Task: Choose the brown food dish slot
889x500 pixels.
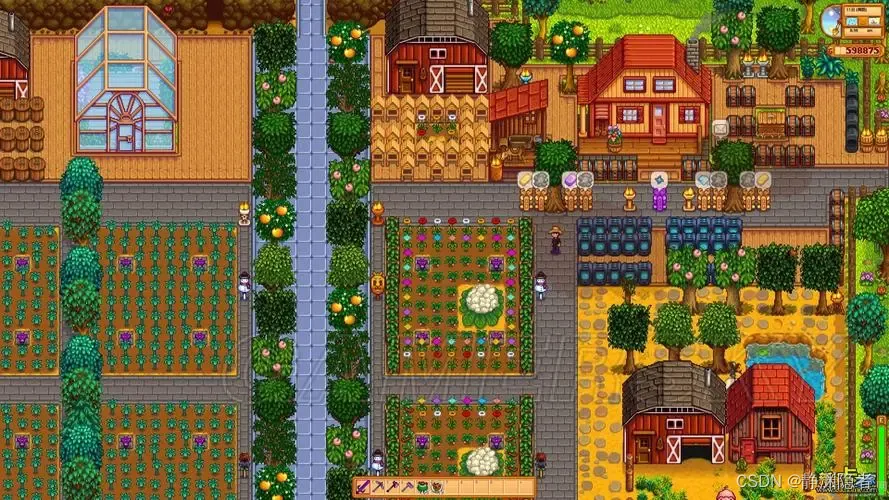Action: [437, 487]
